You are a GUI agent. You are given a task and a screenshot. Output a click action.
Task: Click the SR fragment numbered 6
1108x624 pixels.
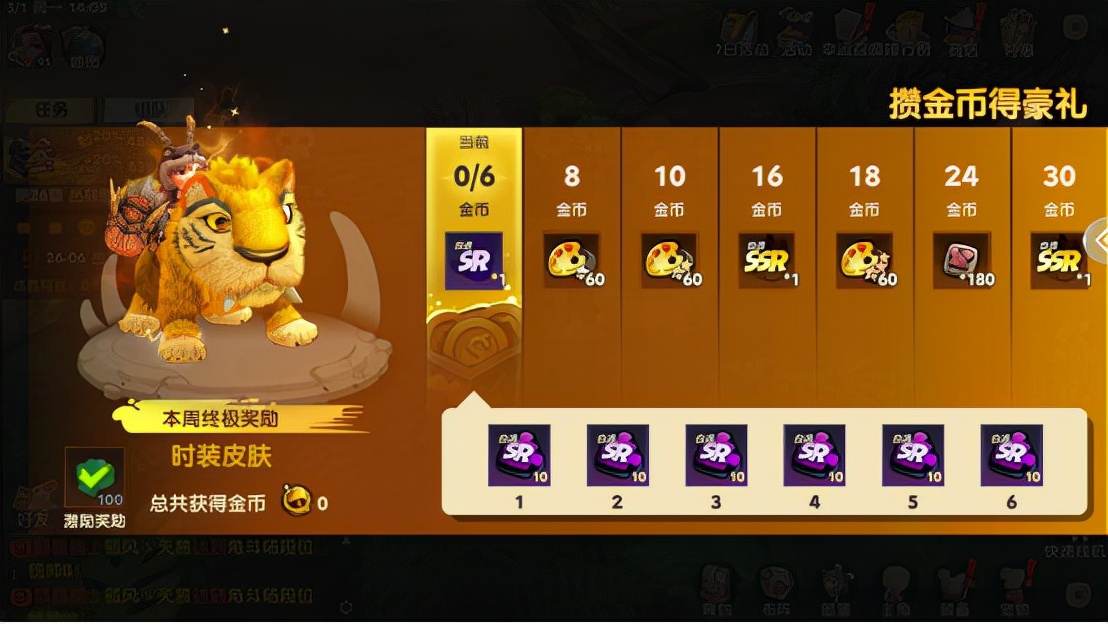tap(1011, 455)
